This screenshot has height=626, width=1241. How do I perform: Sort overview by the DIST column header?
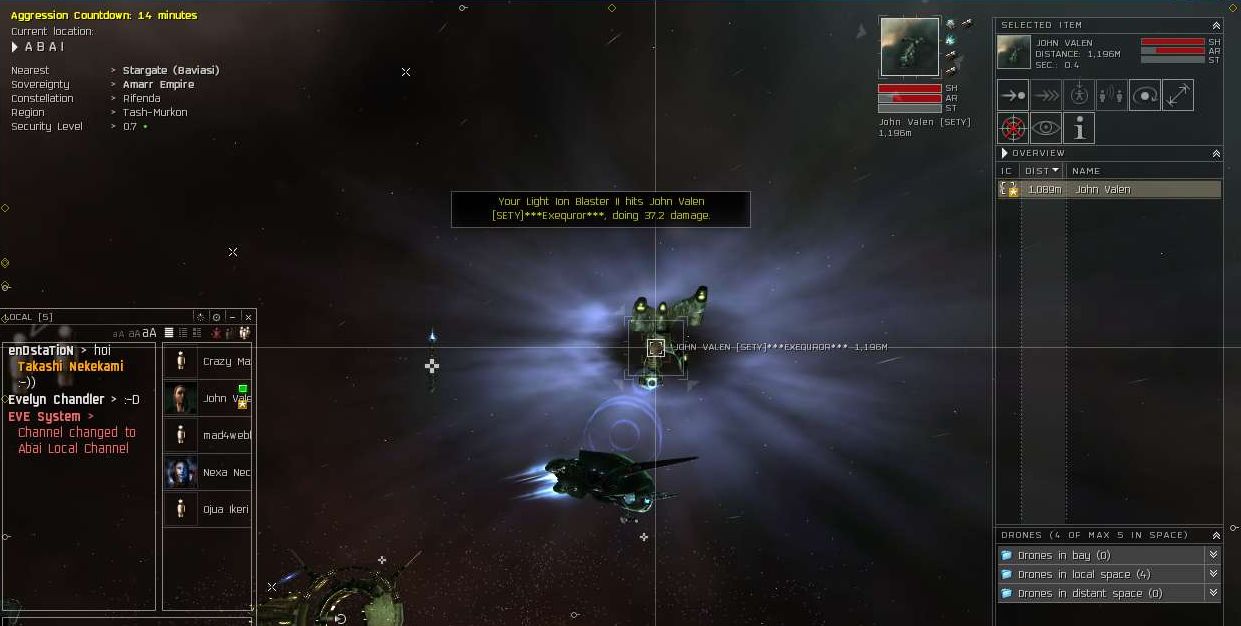point(1041,171)
